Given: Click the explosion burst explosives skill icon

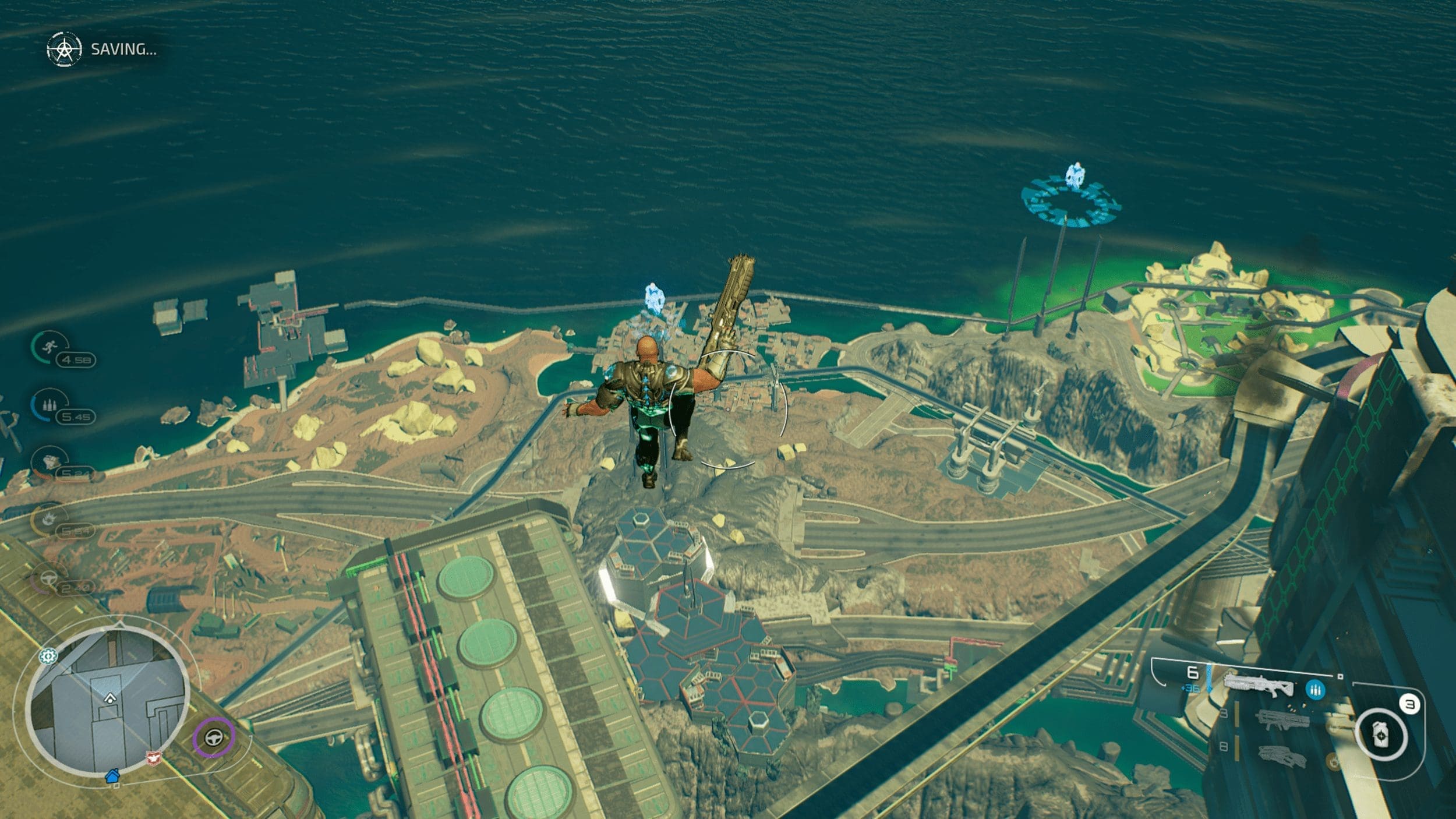Looking at the screenshot, I should point(49,518).
